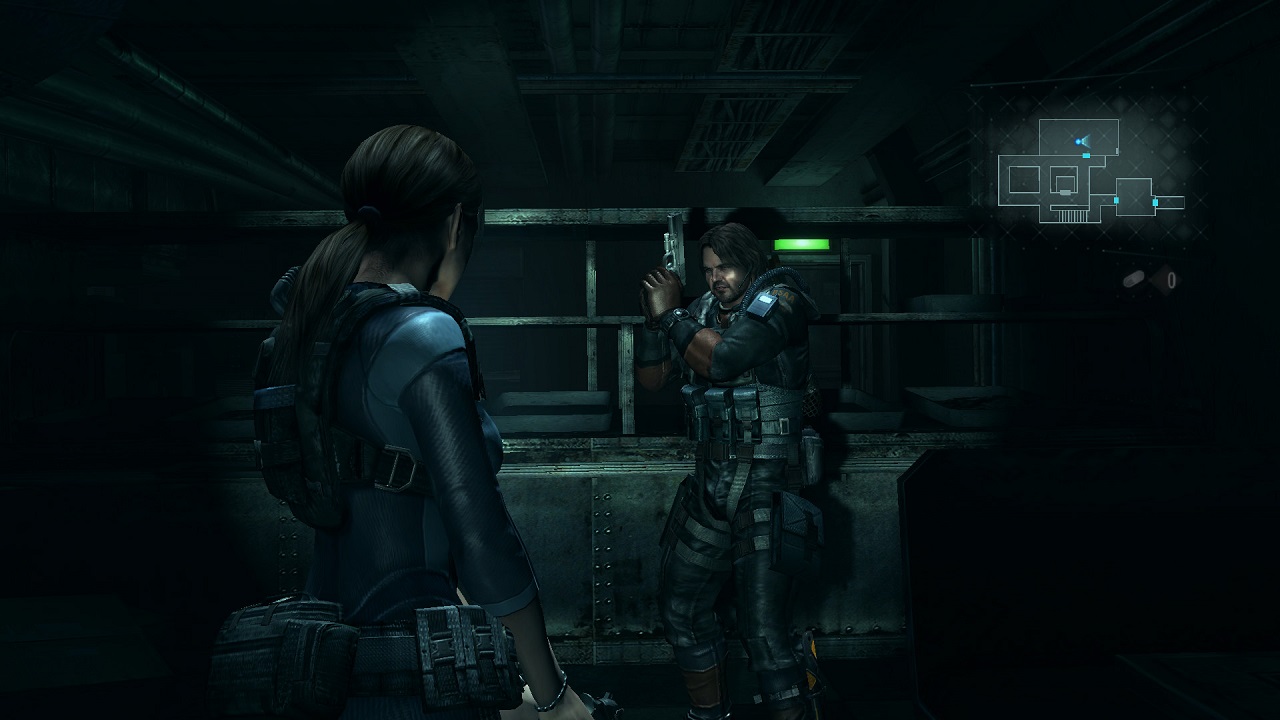
Task: Select the green herb capsule icon
Action: [x=1133, y=279]
